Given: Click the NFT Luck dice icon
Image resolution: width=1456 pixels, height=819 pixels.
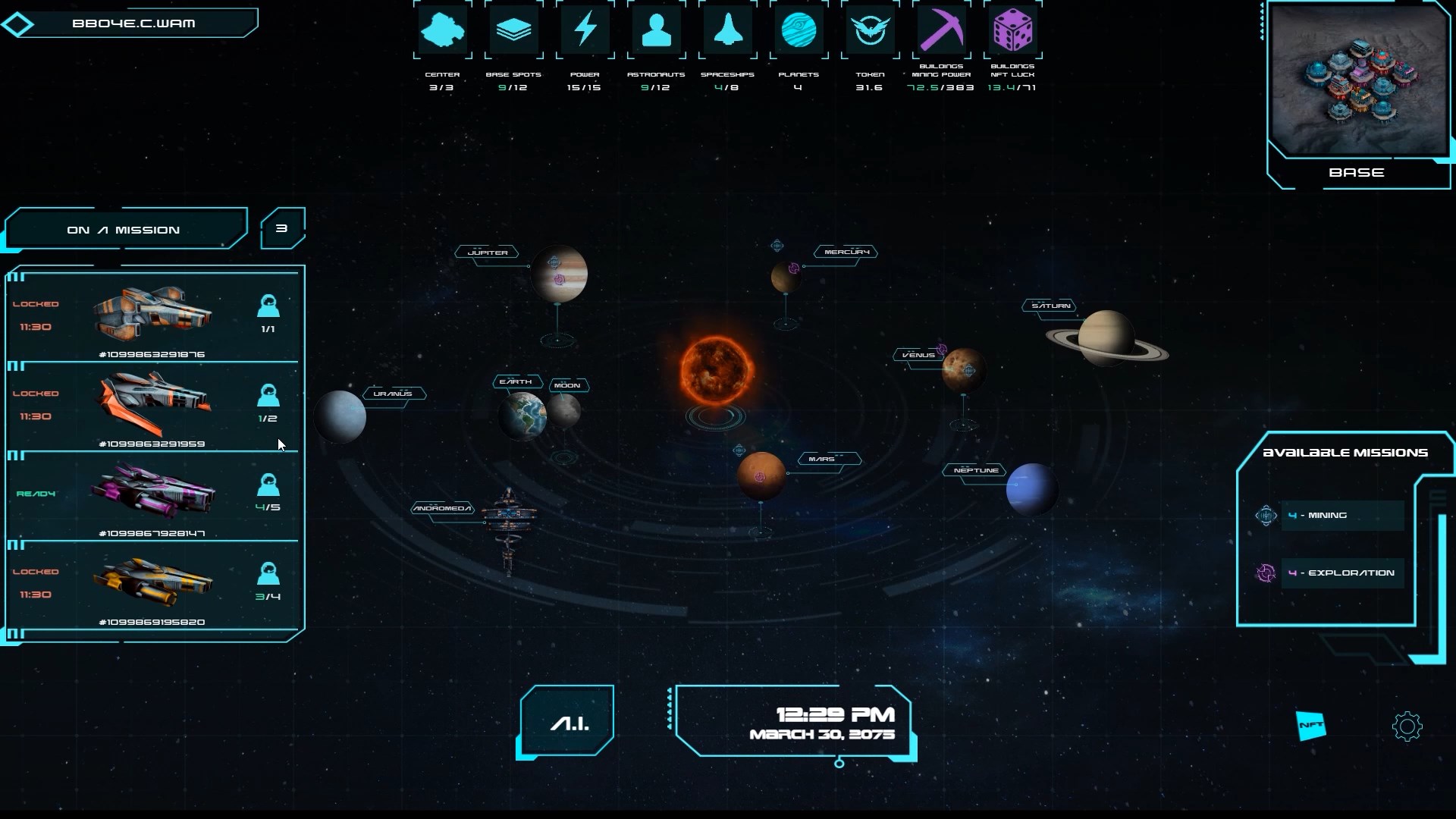Looking at the screenshot, I should click(x=1012, y=31).
